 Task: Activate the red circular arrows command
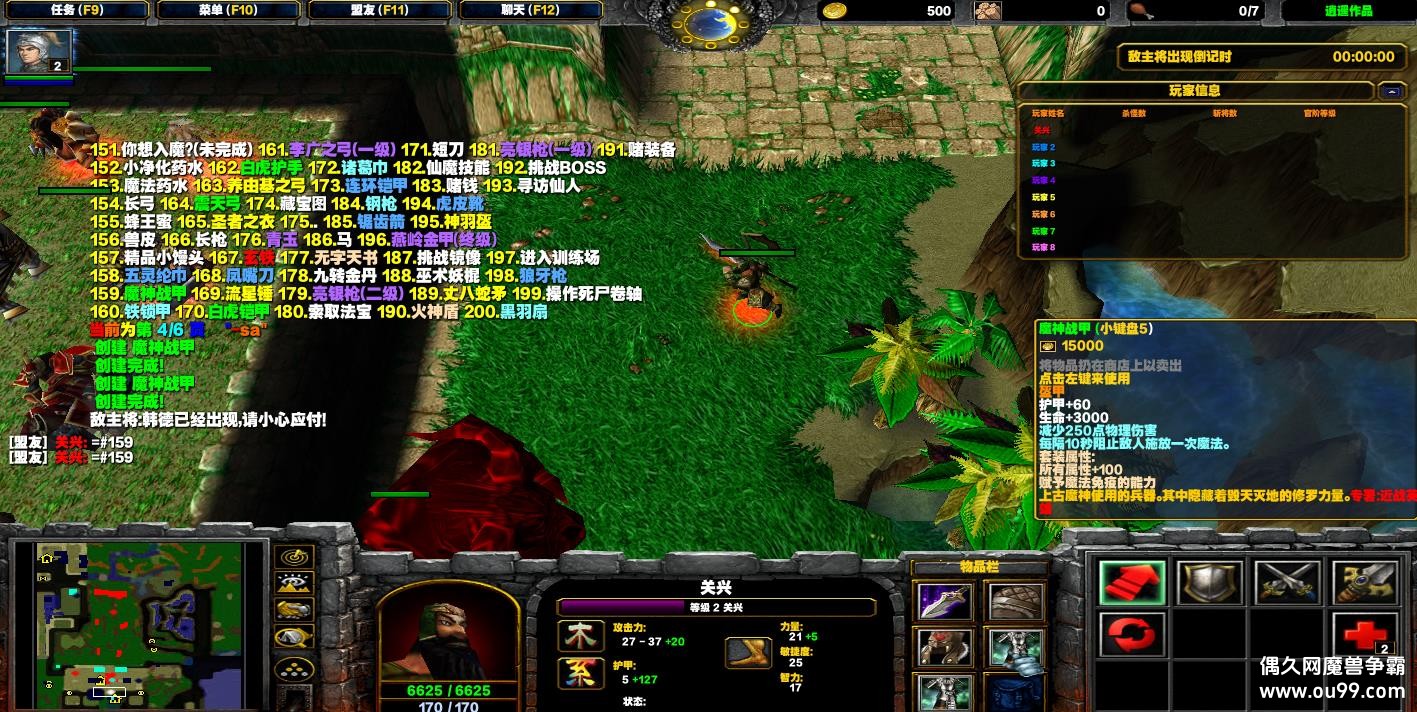pos(1132,635)
